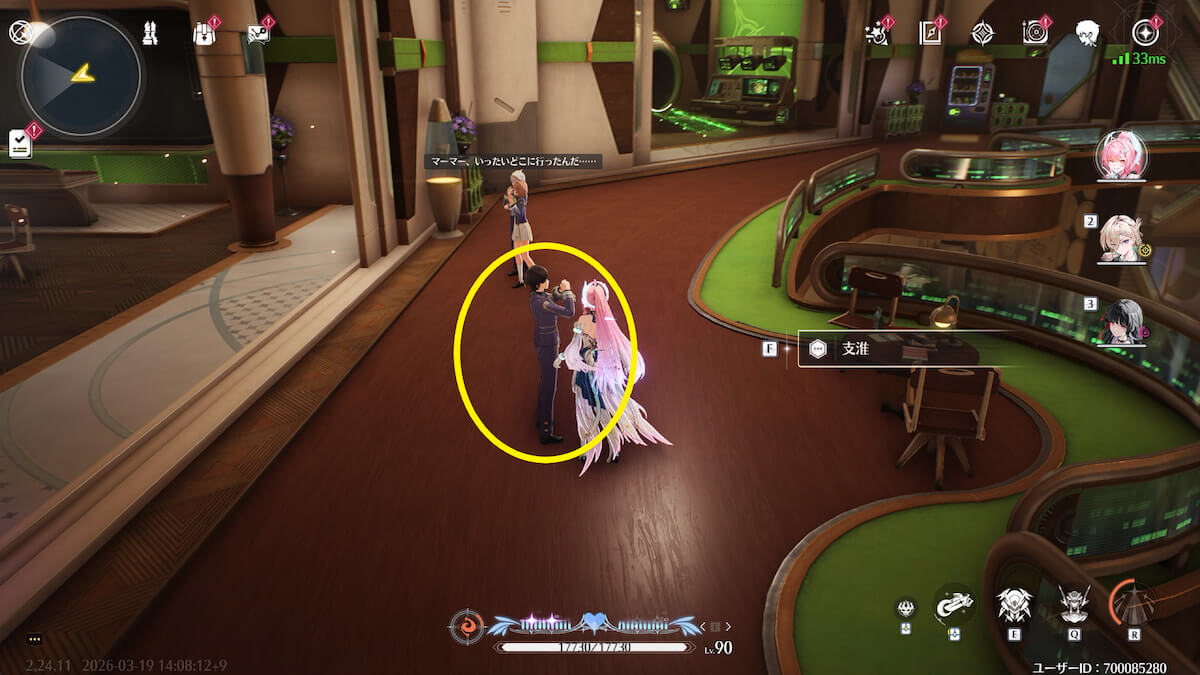Open the shooting stars wish icon

point(877,33)
